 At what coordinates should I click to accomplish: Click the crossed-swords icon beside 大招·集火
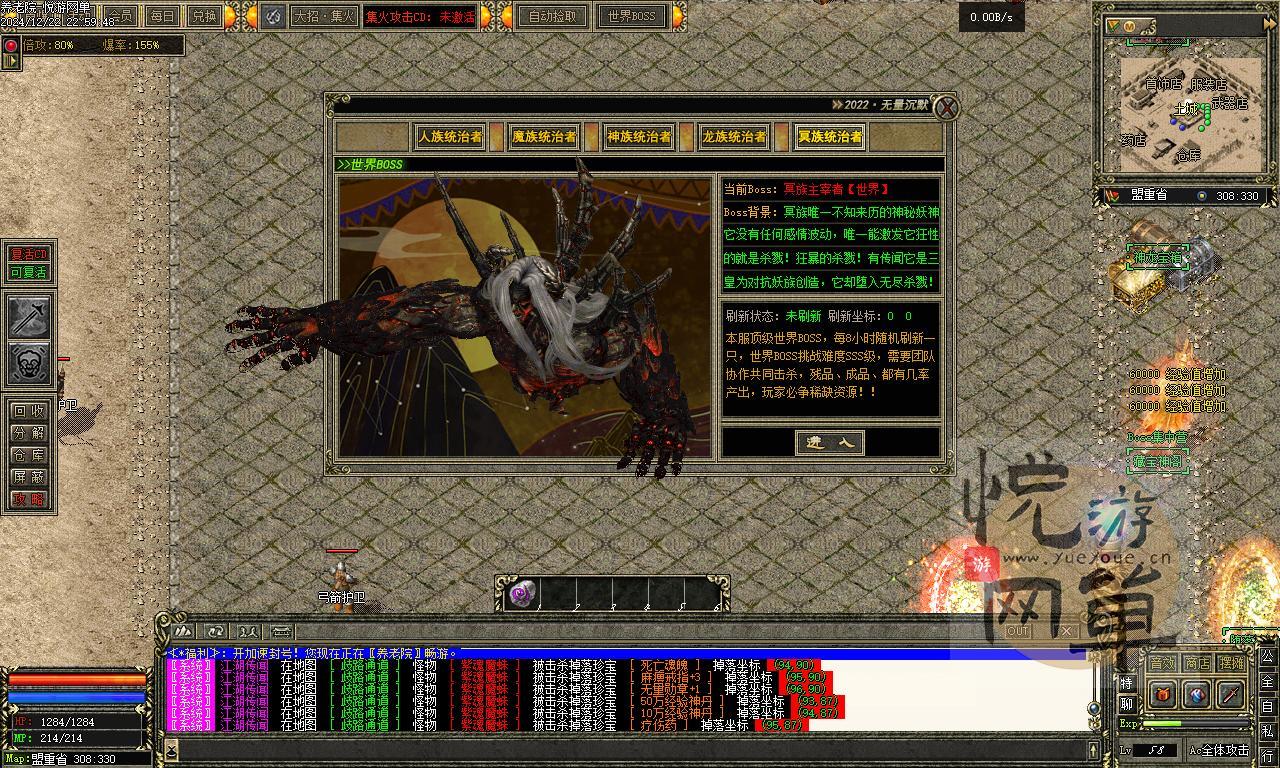271,16
